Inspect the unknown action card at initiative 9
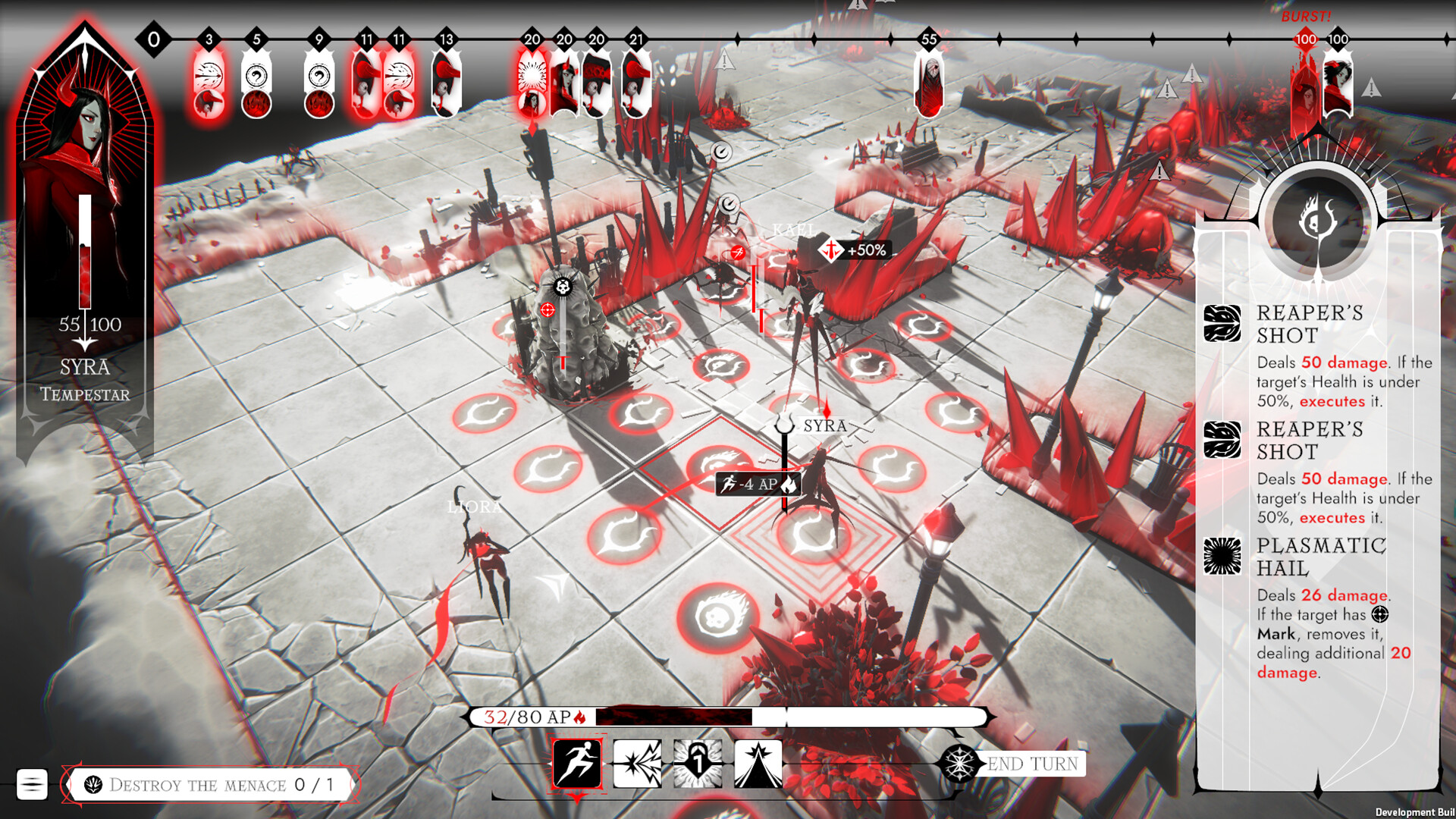Image resolution: width=1456 pixels, height=819 pixels. 318,83
